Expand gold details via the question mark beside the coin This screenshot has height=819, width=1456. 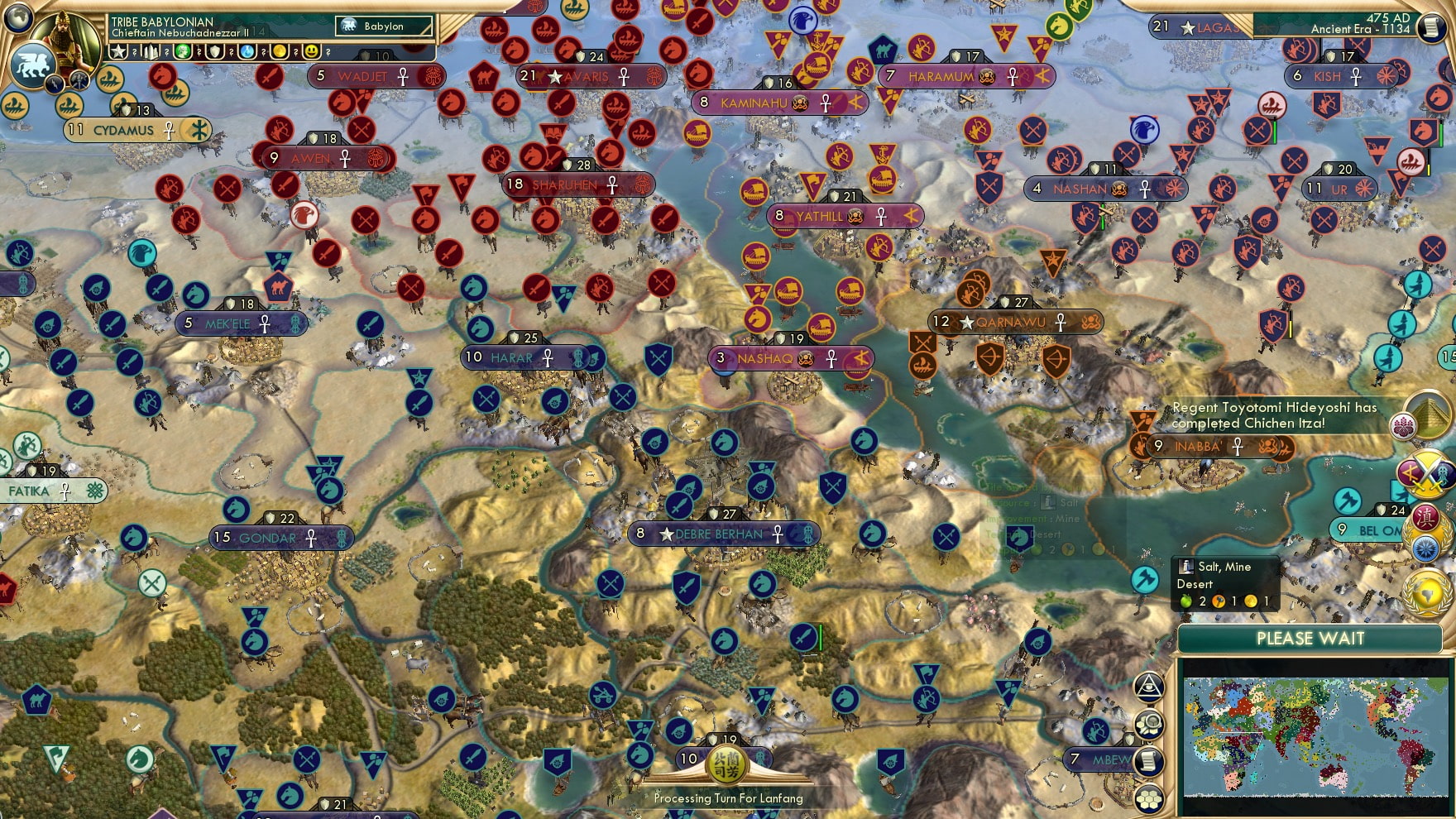(x=295, y=52)
